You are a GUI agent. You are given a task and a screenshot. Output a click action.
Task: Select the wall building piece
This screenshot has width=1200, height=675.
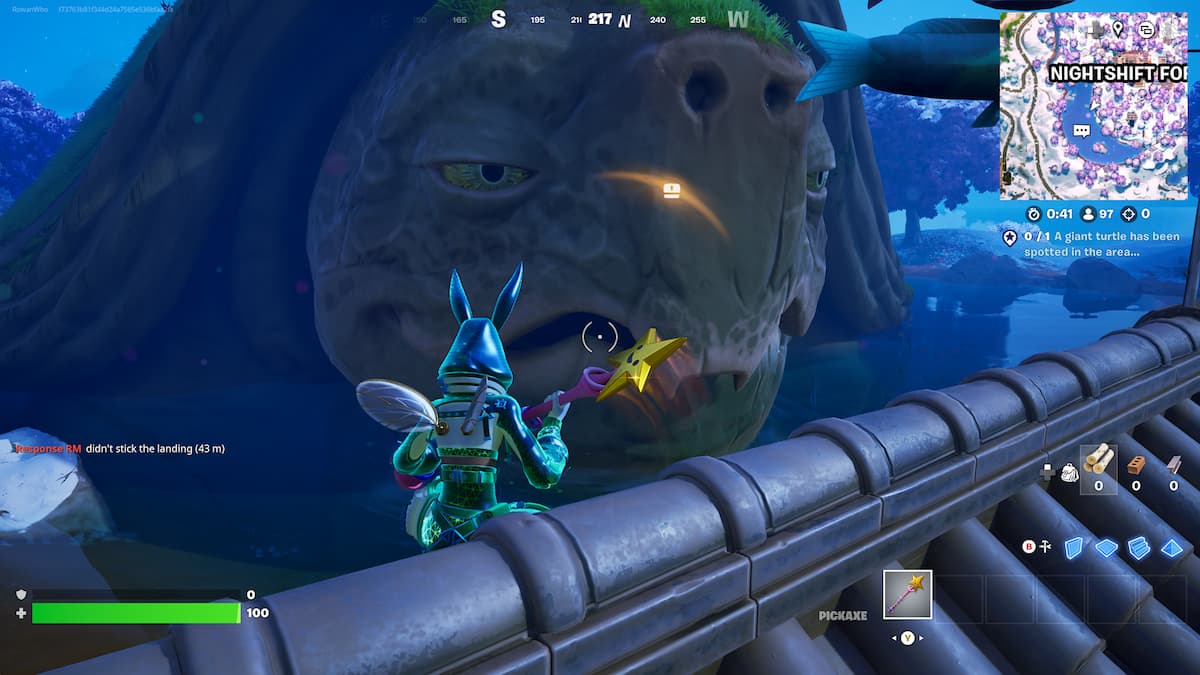(x=1073, y=547)
